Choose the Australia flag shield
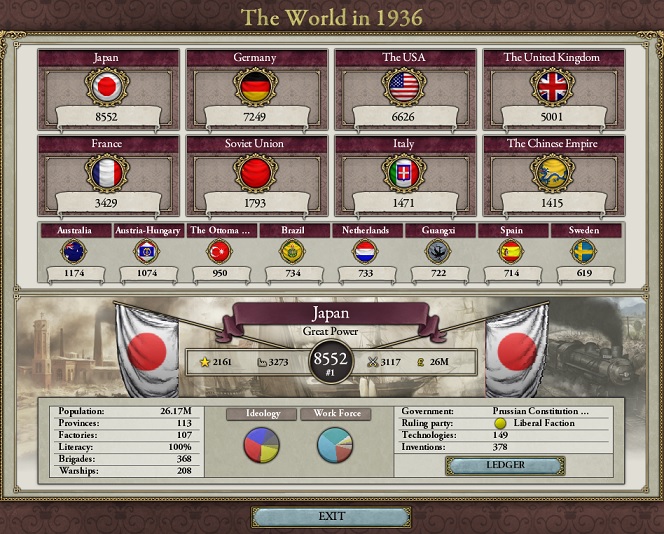The image size is (664, 534). [75, 251]
